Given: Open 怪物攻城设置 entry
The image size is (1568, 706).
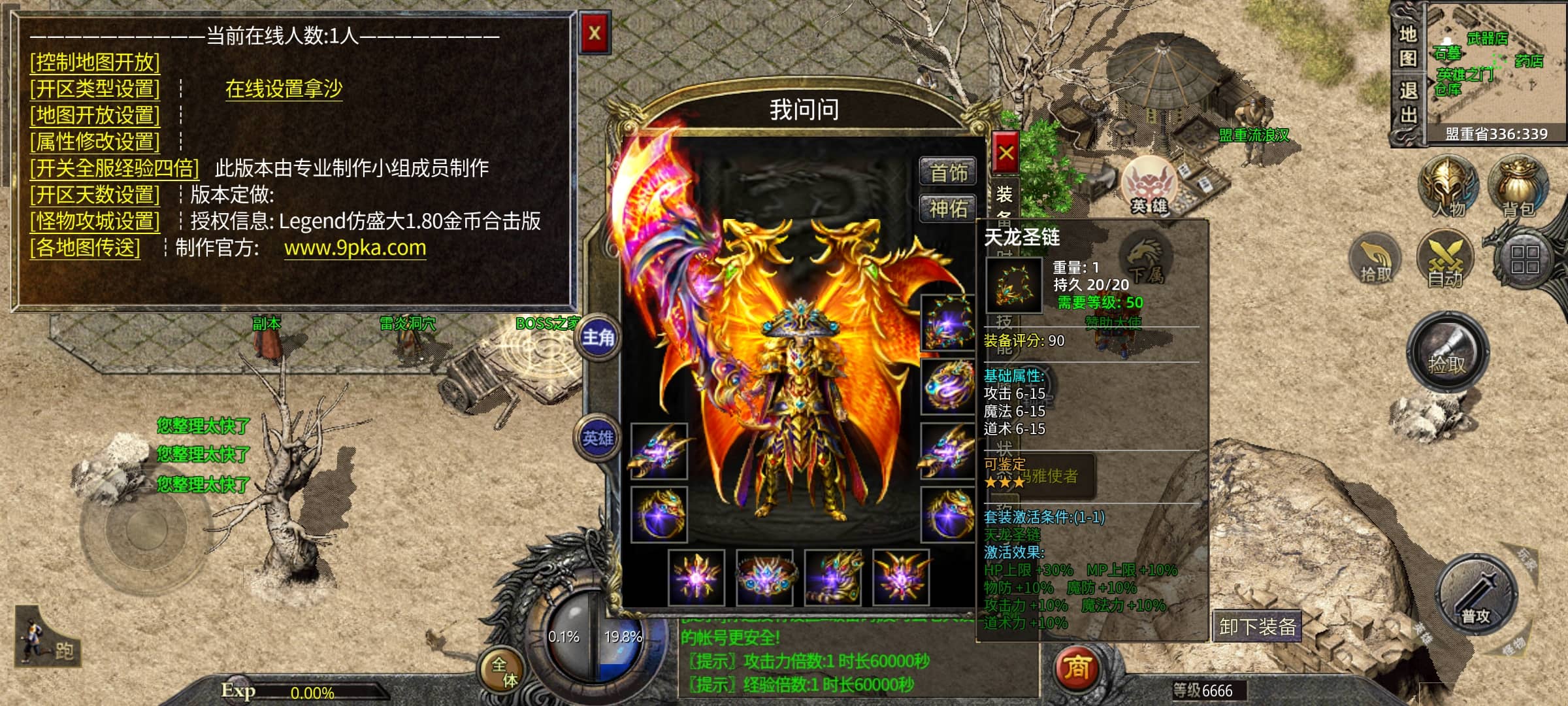Looking at the screenshot, I should tap(95, 221).
